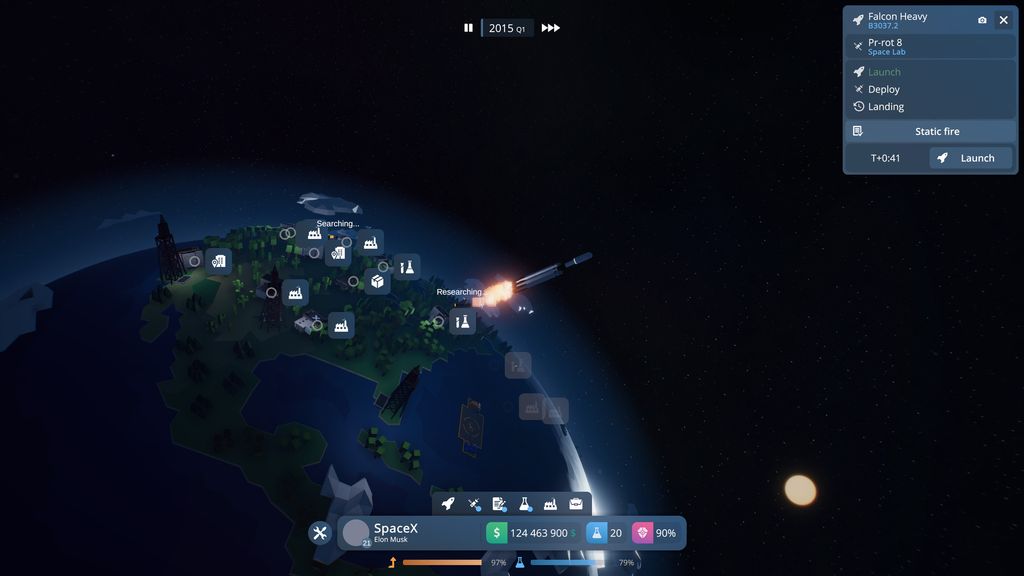1024x576 pixels.
Task: Toggle the camera view for Falcon Heavy
Action: tap(982, 20)
